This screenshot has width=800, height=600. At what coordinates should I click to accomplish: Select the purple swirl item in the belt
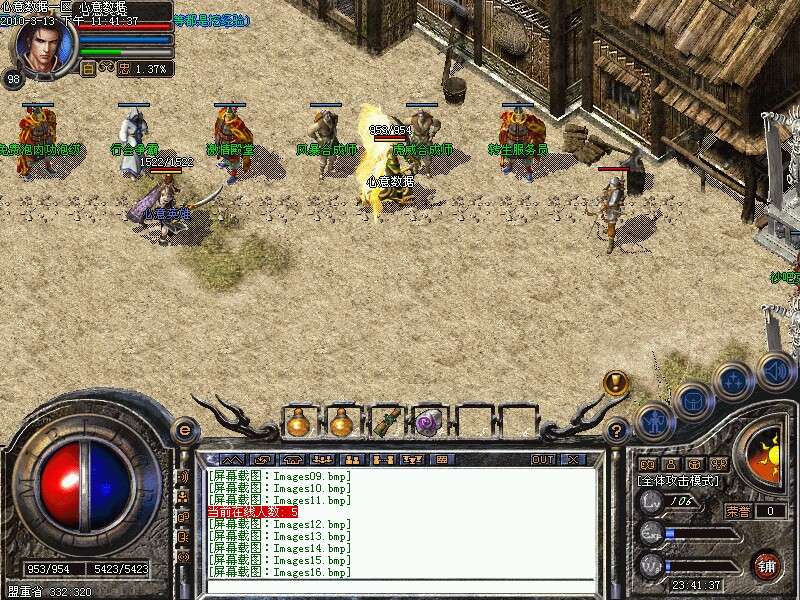click(429, 423)
